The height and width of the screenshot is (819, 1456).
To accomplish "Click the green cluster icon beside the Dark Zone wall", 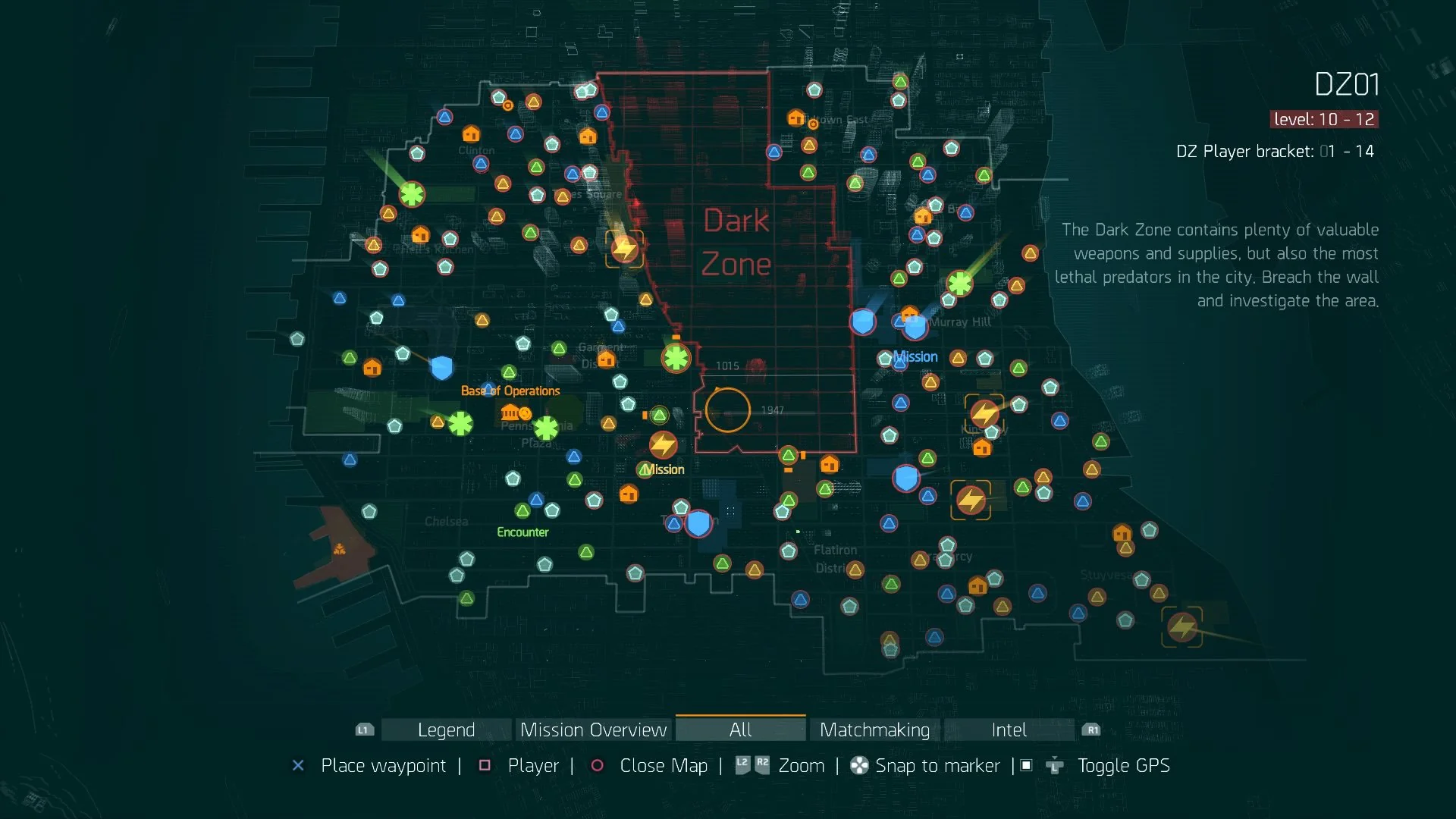I will 675,356.
